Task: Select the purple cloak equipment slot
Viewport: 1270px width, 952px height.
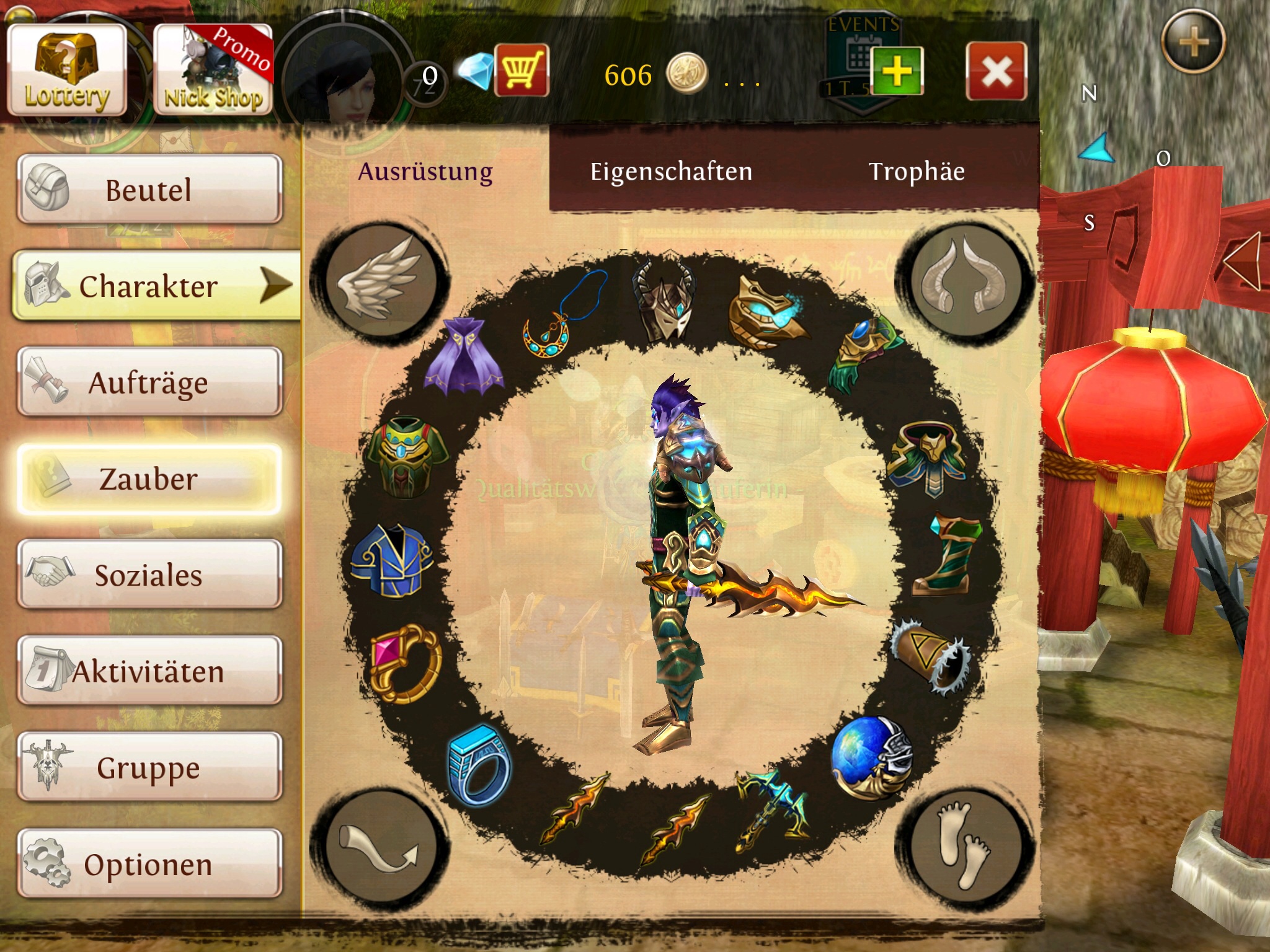Action: pyautogui.click(x=464, y=356)
